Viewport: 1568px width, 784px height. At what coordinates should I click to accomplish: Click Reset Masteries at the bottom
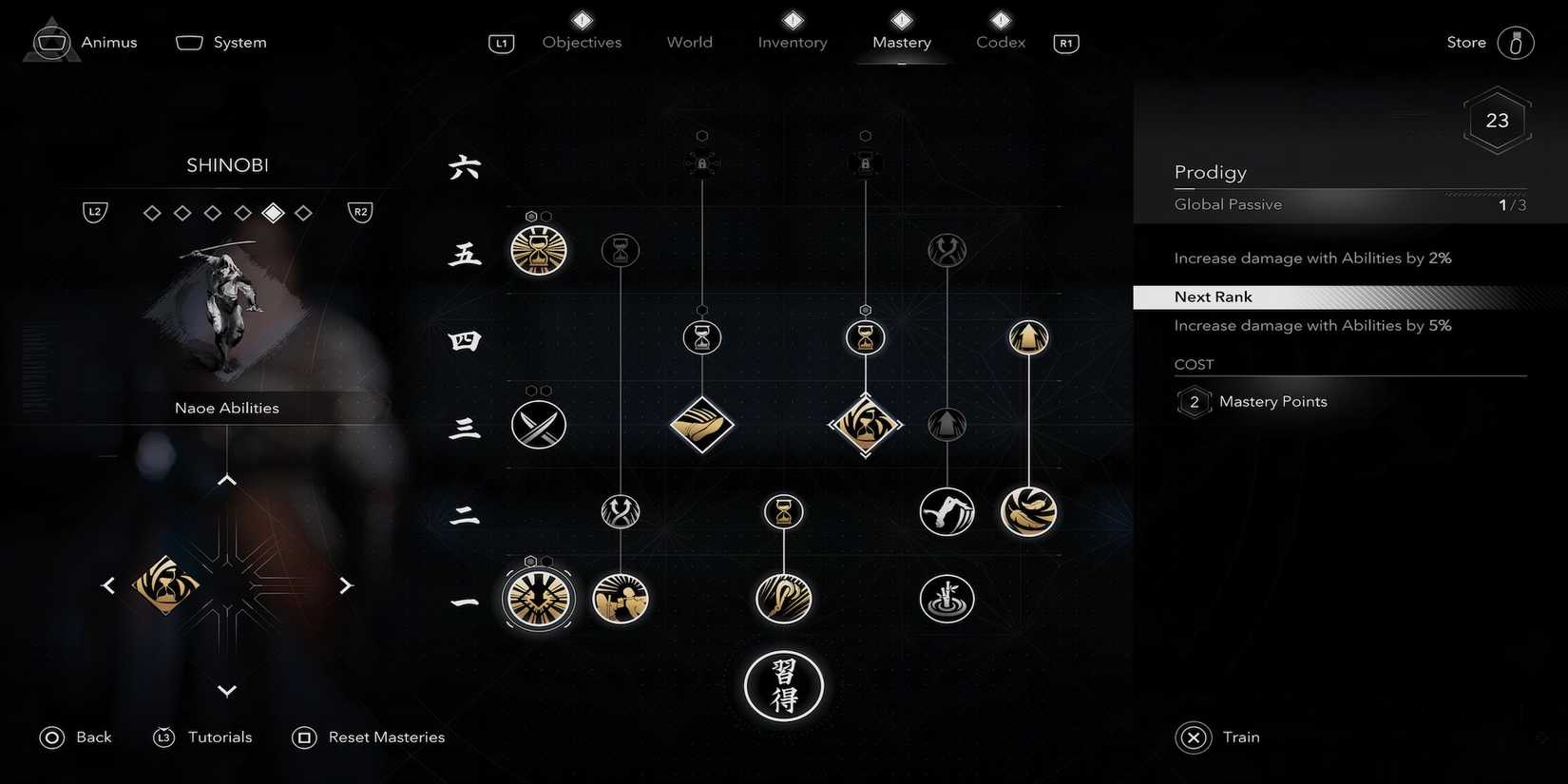pos(387,736)
